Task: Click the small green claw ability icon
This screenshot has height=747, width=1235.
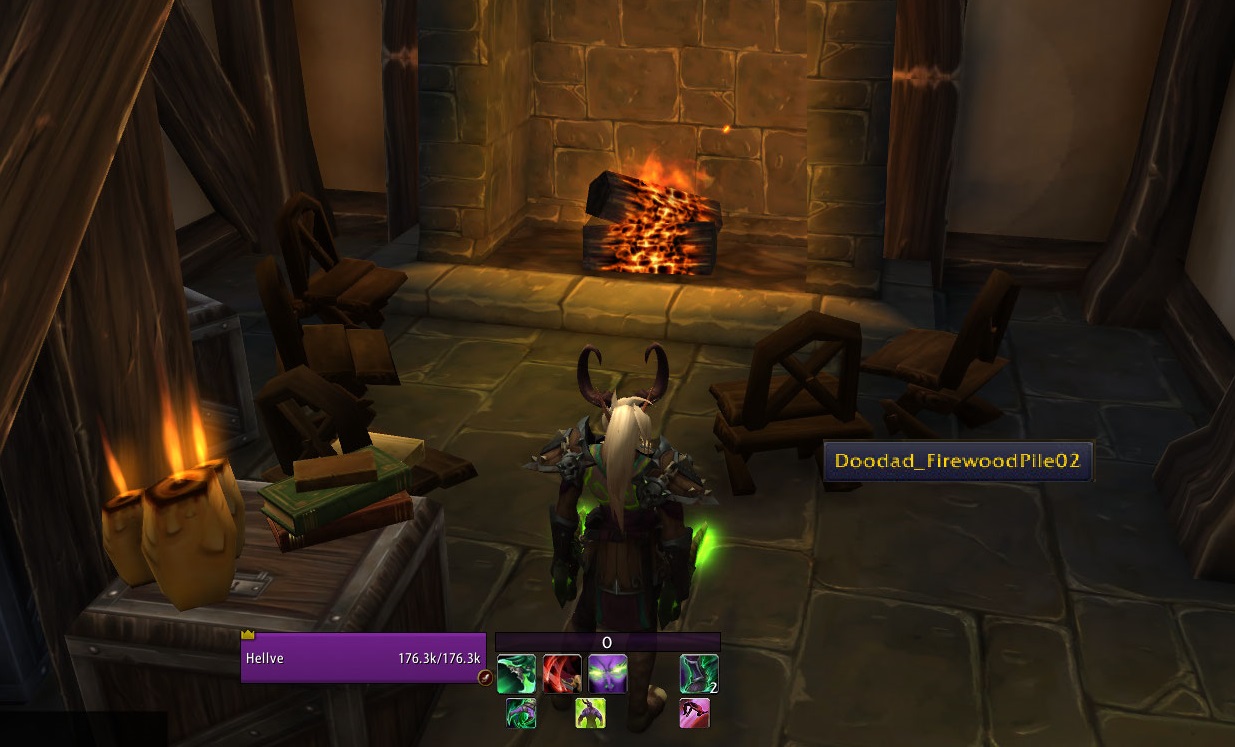Action: pyautogui.click(x=521, y=713)
